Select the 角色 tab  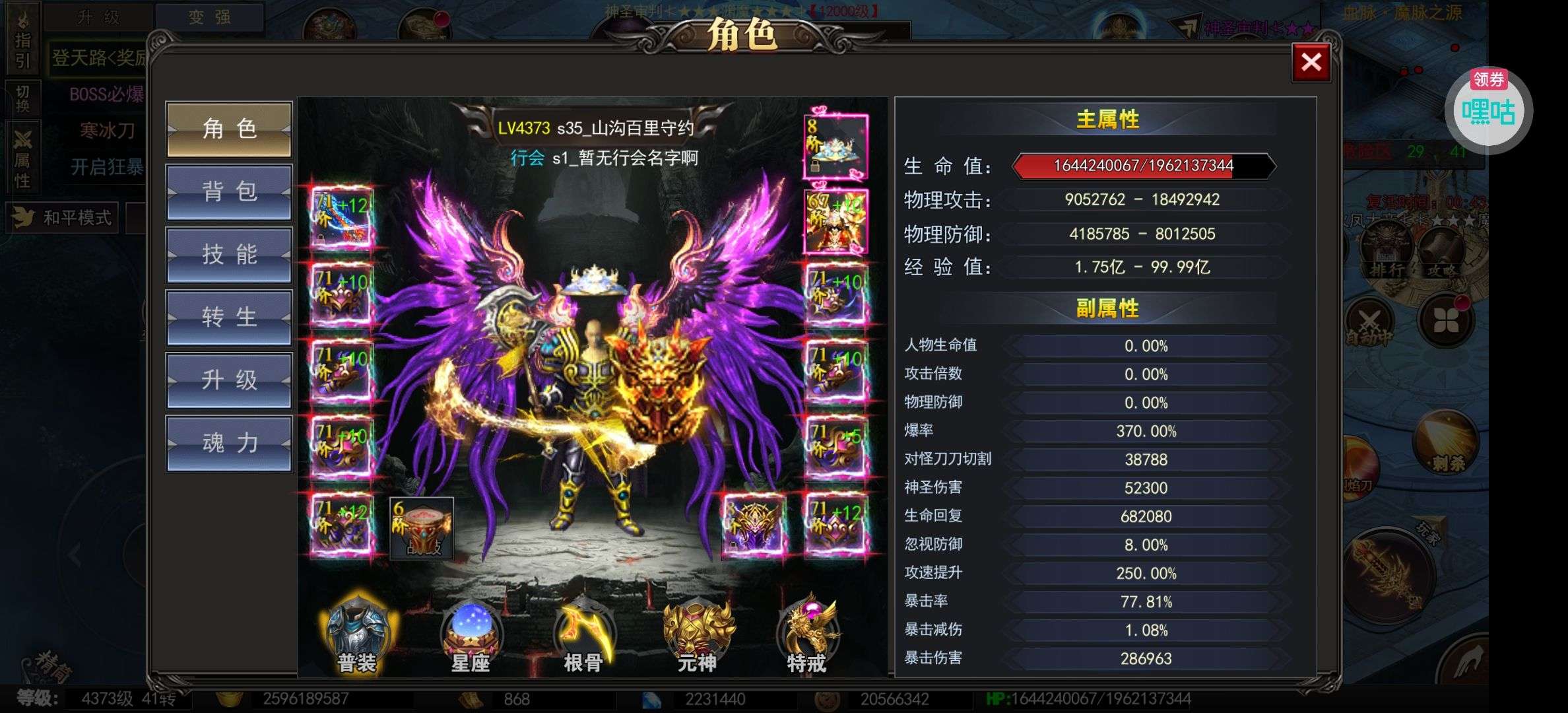click(x=229, y=129)
